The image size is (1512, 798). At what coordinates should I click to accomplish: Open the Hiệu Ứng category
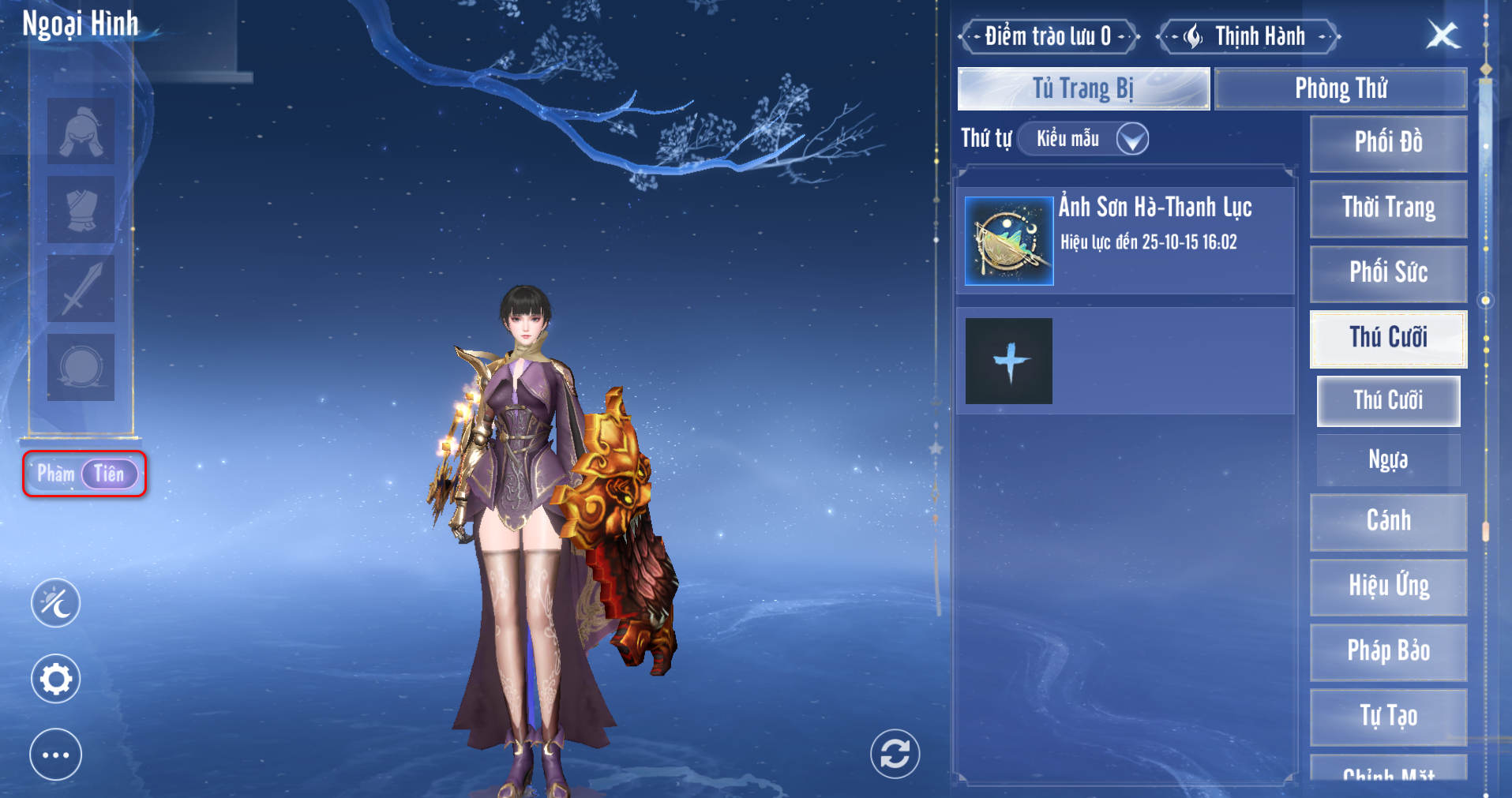pyautogui.click(x=1388, y=586)
